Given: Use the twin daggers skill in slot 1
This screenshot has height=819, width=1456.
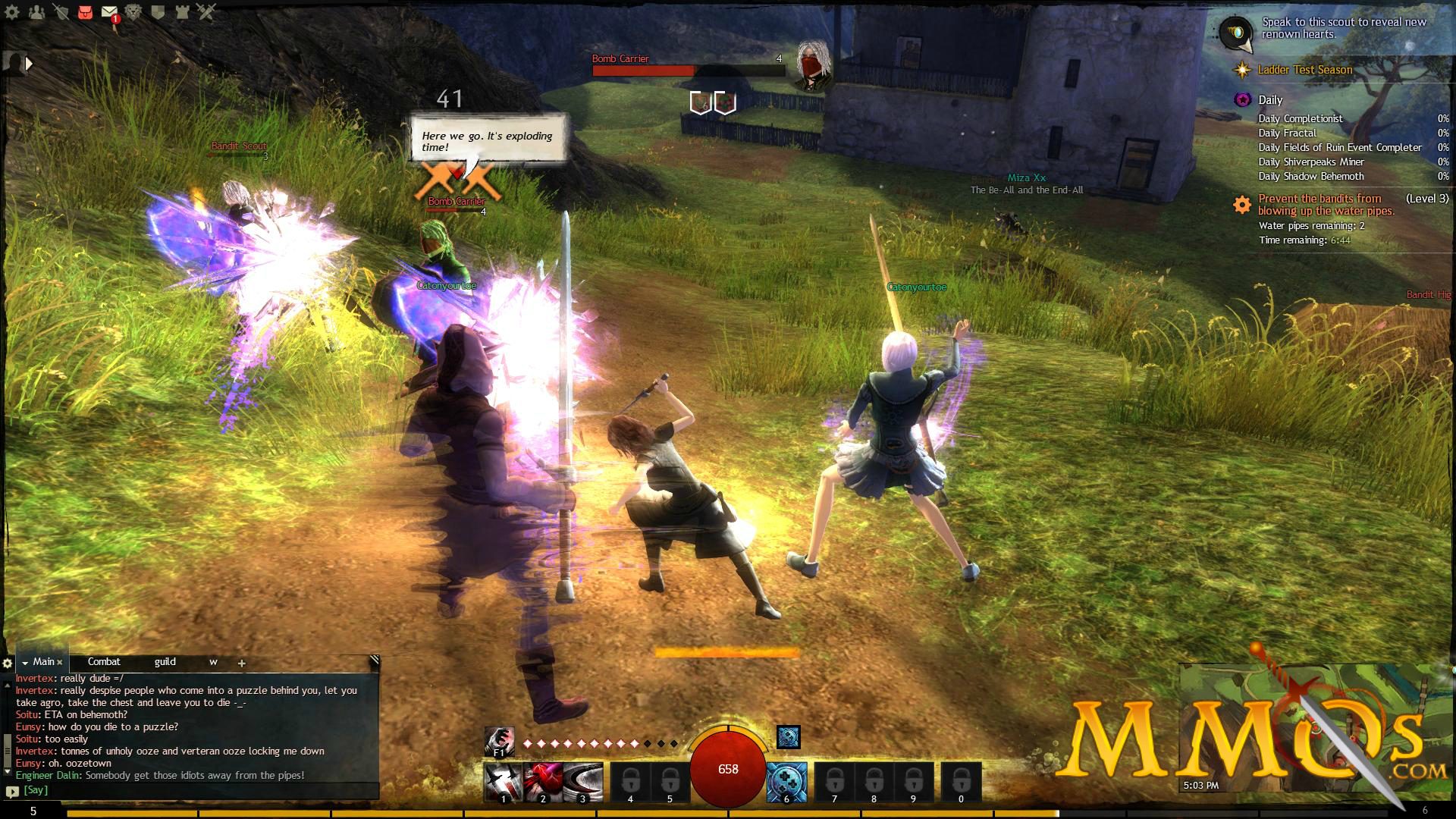Looking at the screenshot, I should 504,780.
